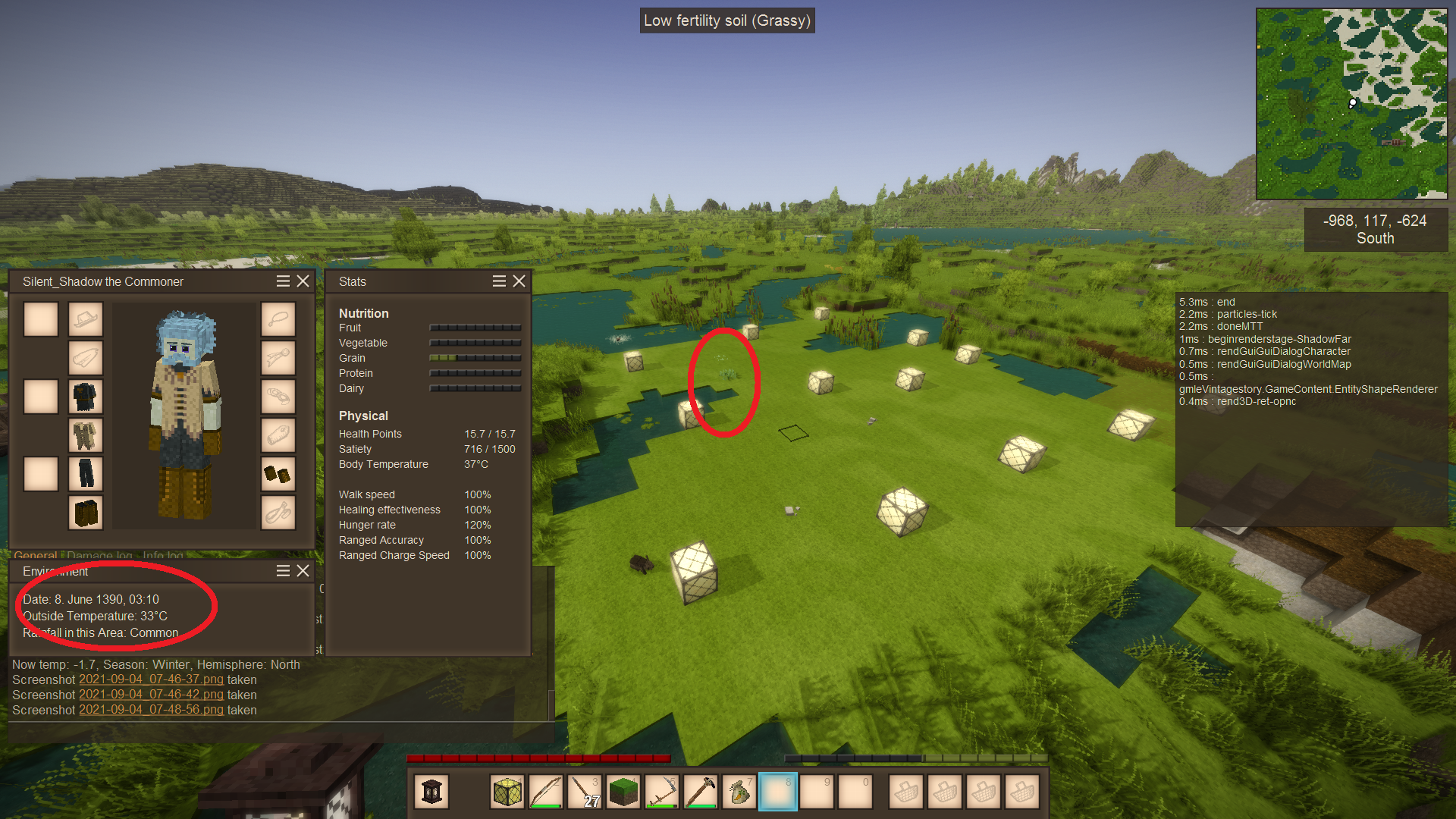Click the dark shirt equipment slot
The image size is (1456, 819).
click(x=86, y=397)
